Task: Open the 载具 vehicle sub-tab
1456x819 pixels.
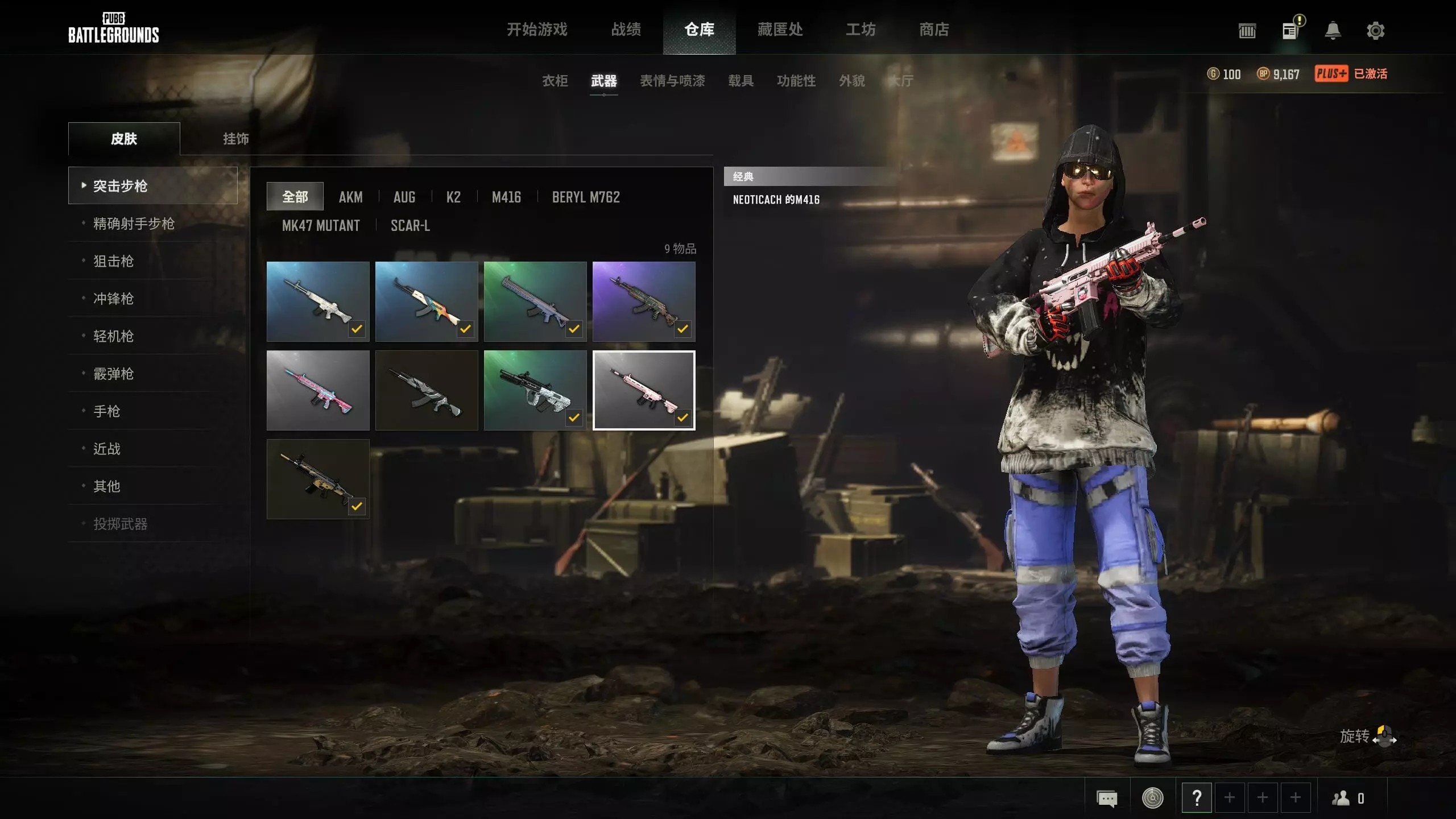Action: coord(741,81)
